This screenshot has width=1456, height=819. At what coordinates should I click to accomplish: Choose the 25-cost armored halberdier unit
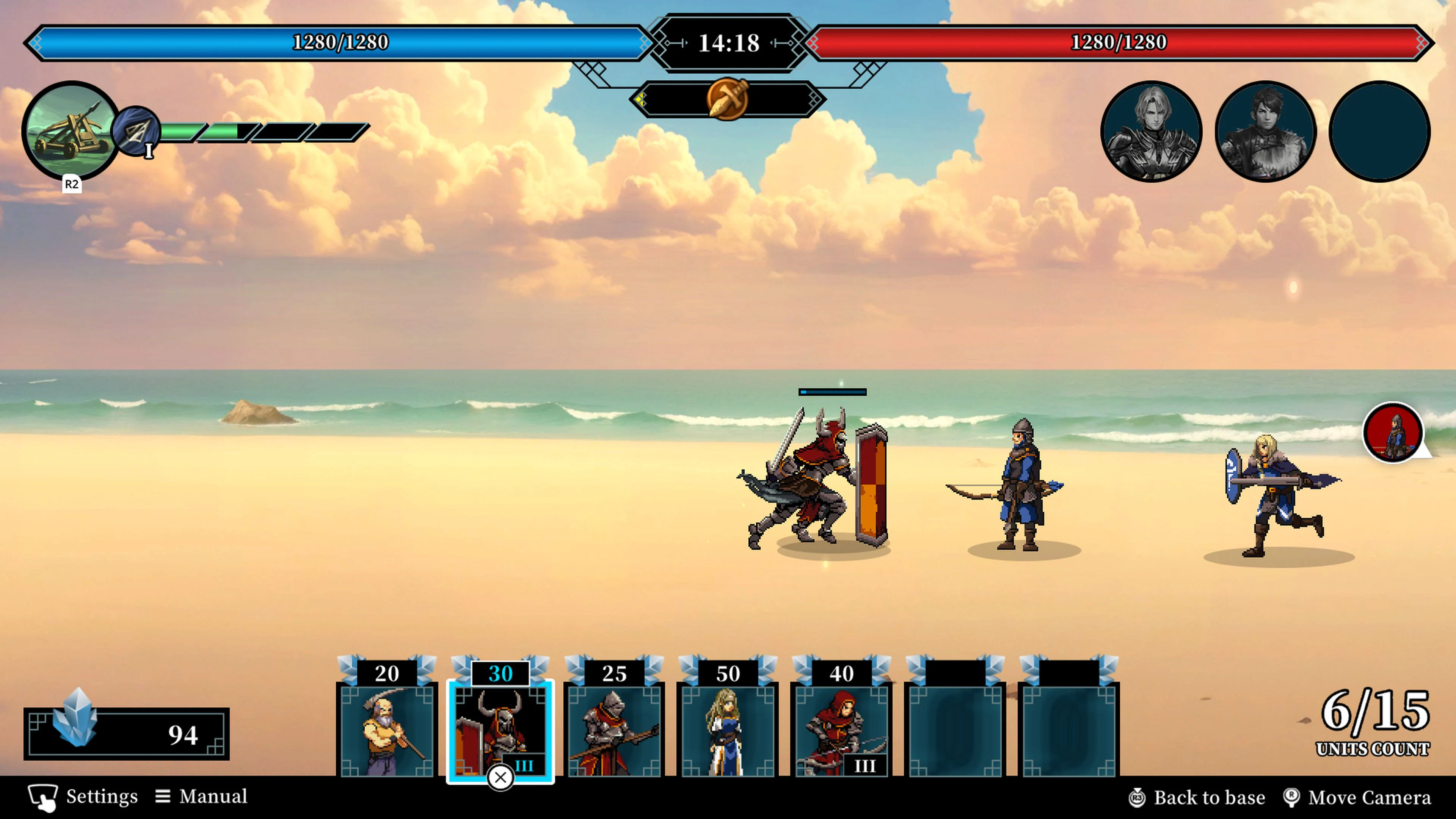pos(614,729)
